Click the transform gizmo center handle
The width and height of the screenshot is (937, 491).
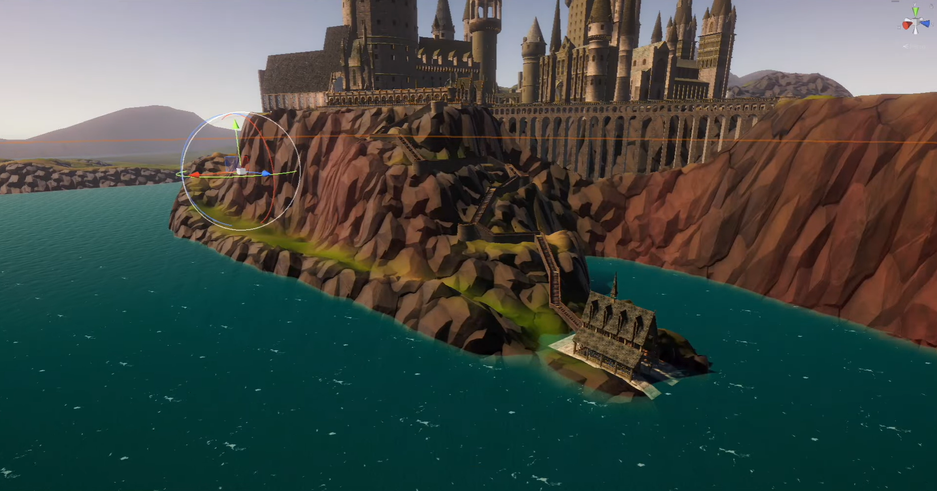coord(240,172)
